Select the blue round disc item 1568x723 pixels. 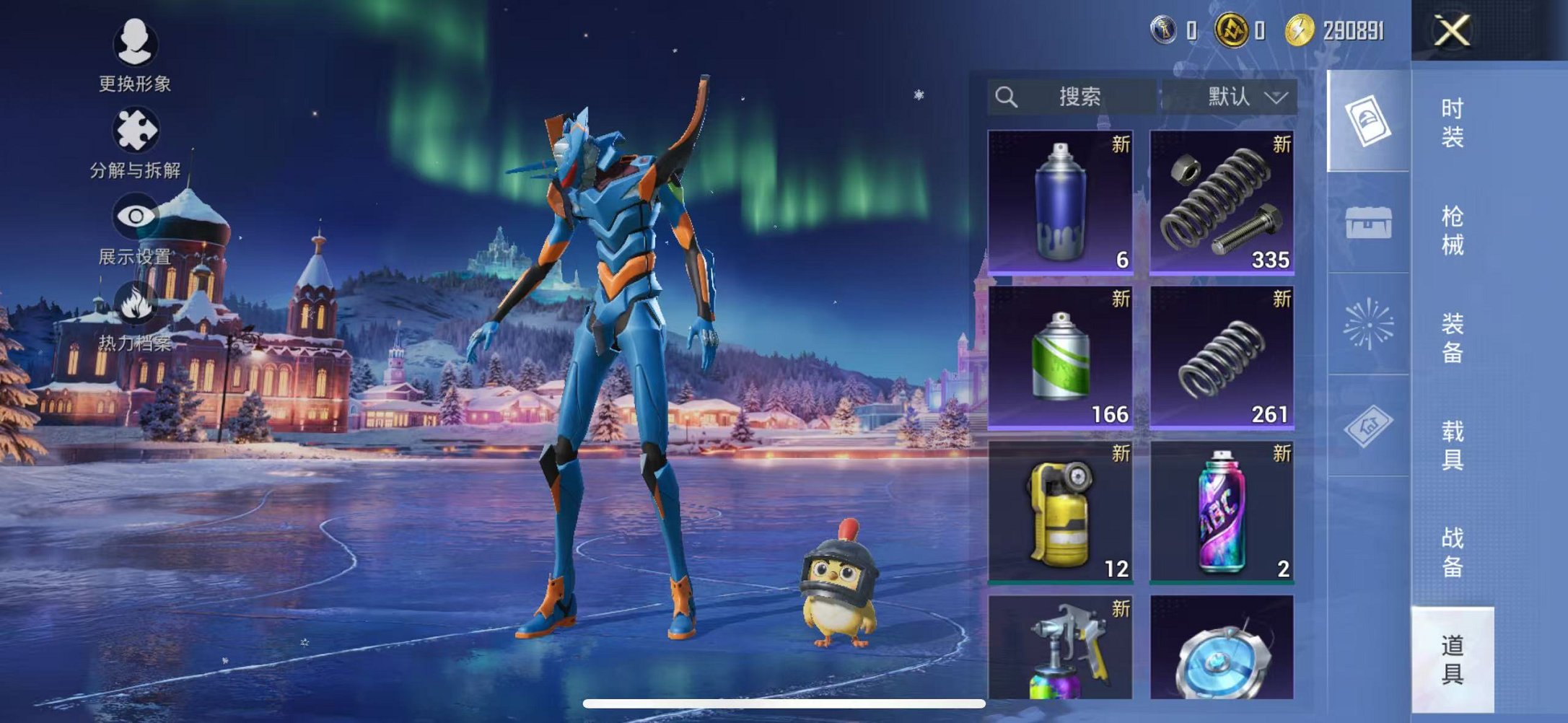pyautogui.click(x=1221, y=648)
